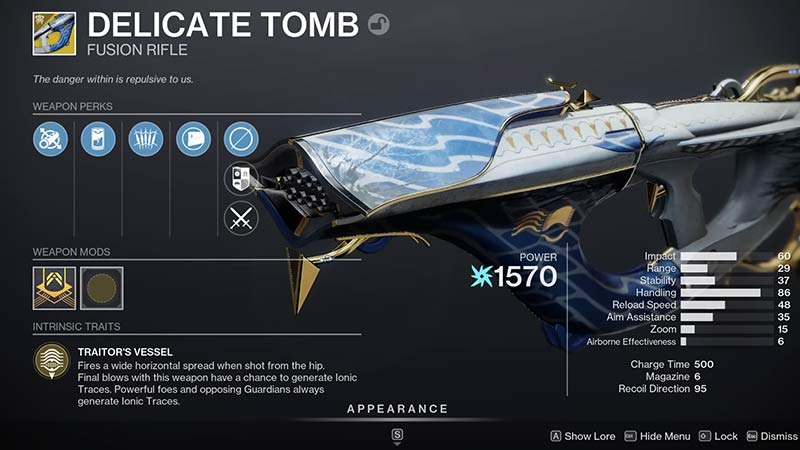View the stock perk icon
800x450 pixels.
[x=193, y=138]
